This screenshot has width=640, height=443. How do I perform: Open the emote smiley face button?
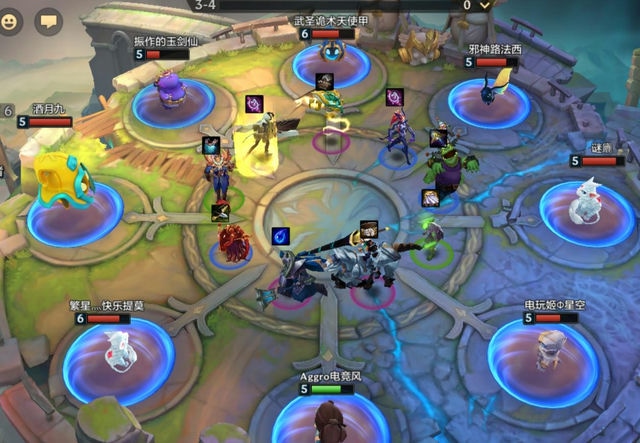click(11, 20)
